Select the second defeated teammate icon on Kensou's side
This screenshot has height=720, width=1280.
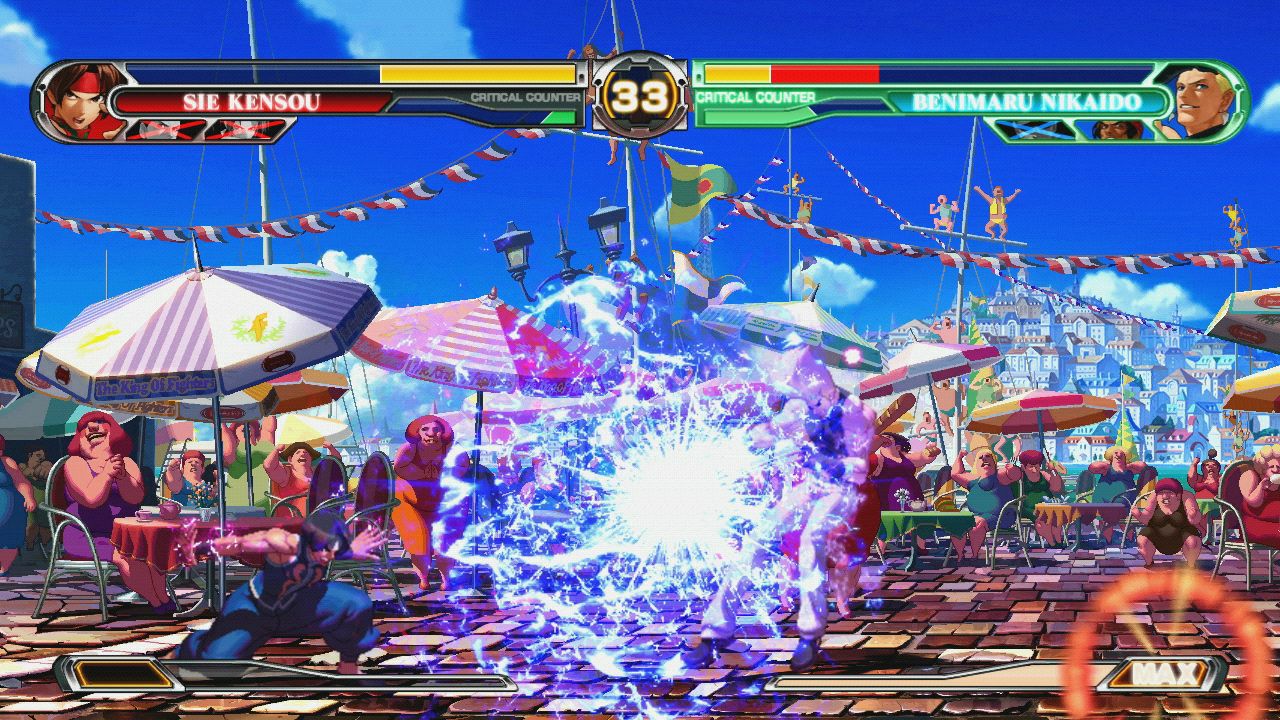coord(246,129)
